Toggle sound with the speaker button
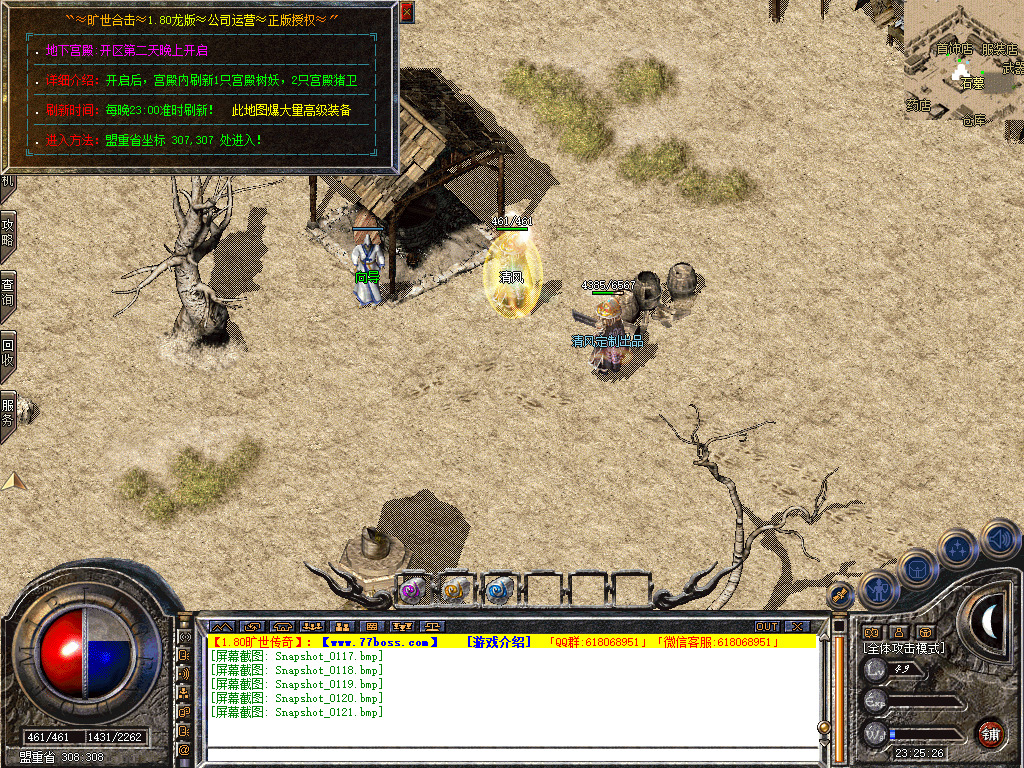Viewport: 1024px width, 768px height. point(999,538)
